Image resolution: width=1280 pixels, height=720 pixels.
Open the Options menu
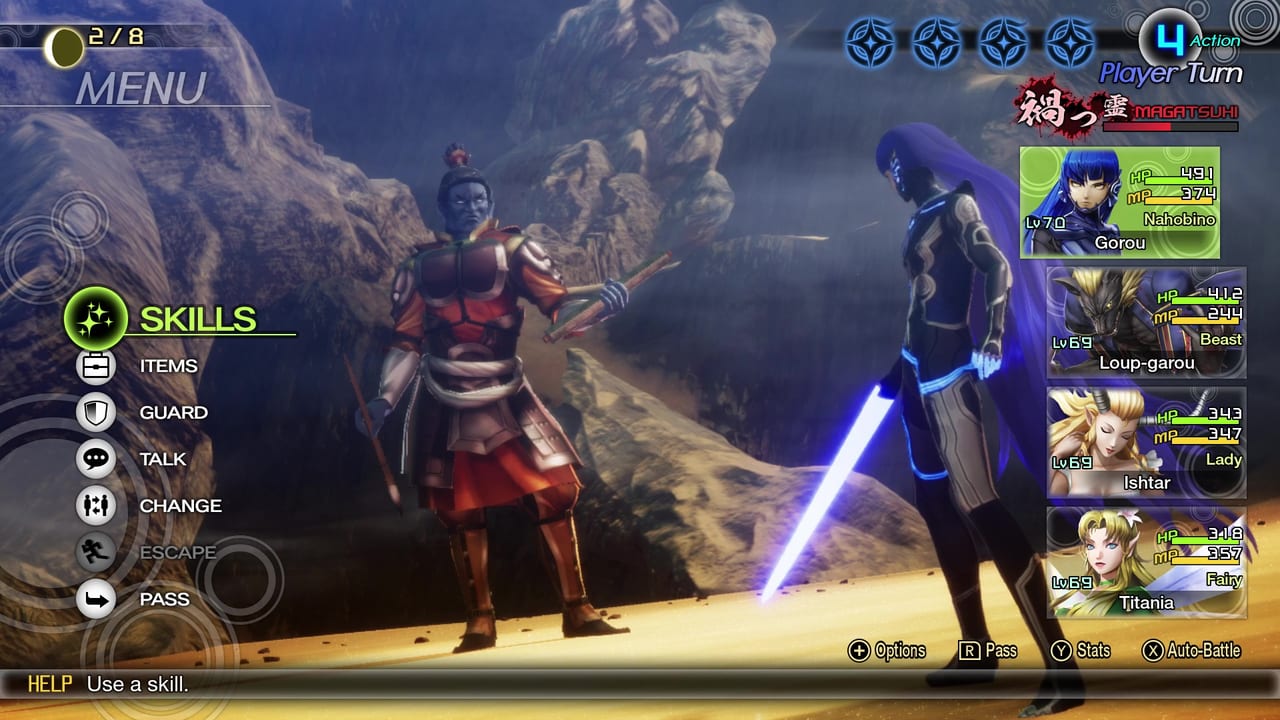pos(890,650)
